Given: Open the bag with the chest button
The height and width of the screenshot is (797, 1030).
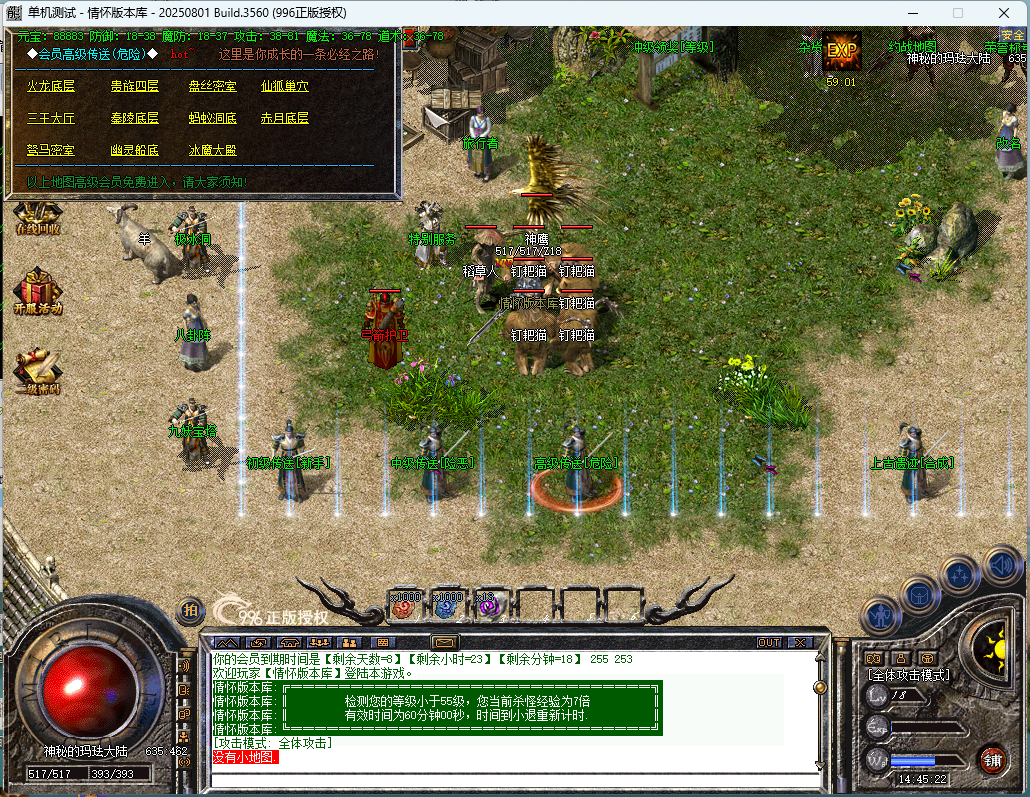Looking at the screenshot, I should (x=920, y=596).
